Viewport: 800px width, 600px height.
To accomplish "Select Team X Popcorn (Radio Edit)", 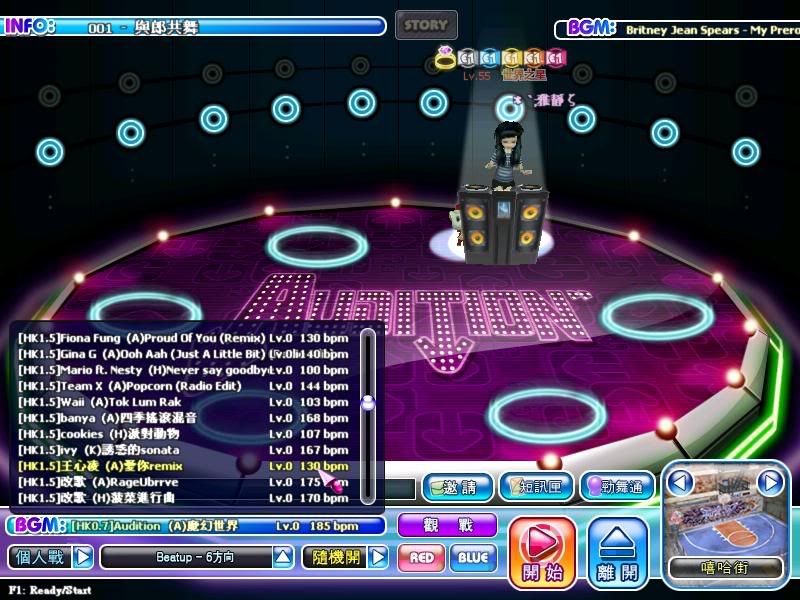I will pyautogui.click(x=180, y=386).
